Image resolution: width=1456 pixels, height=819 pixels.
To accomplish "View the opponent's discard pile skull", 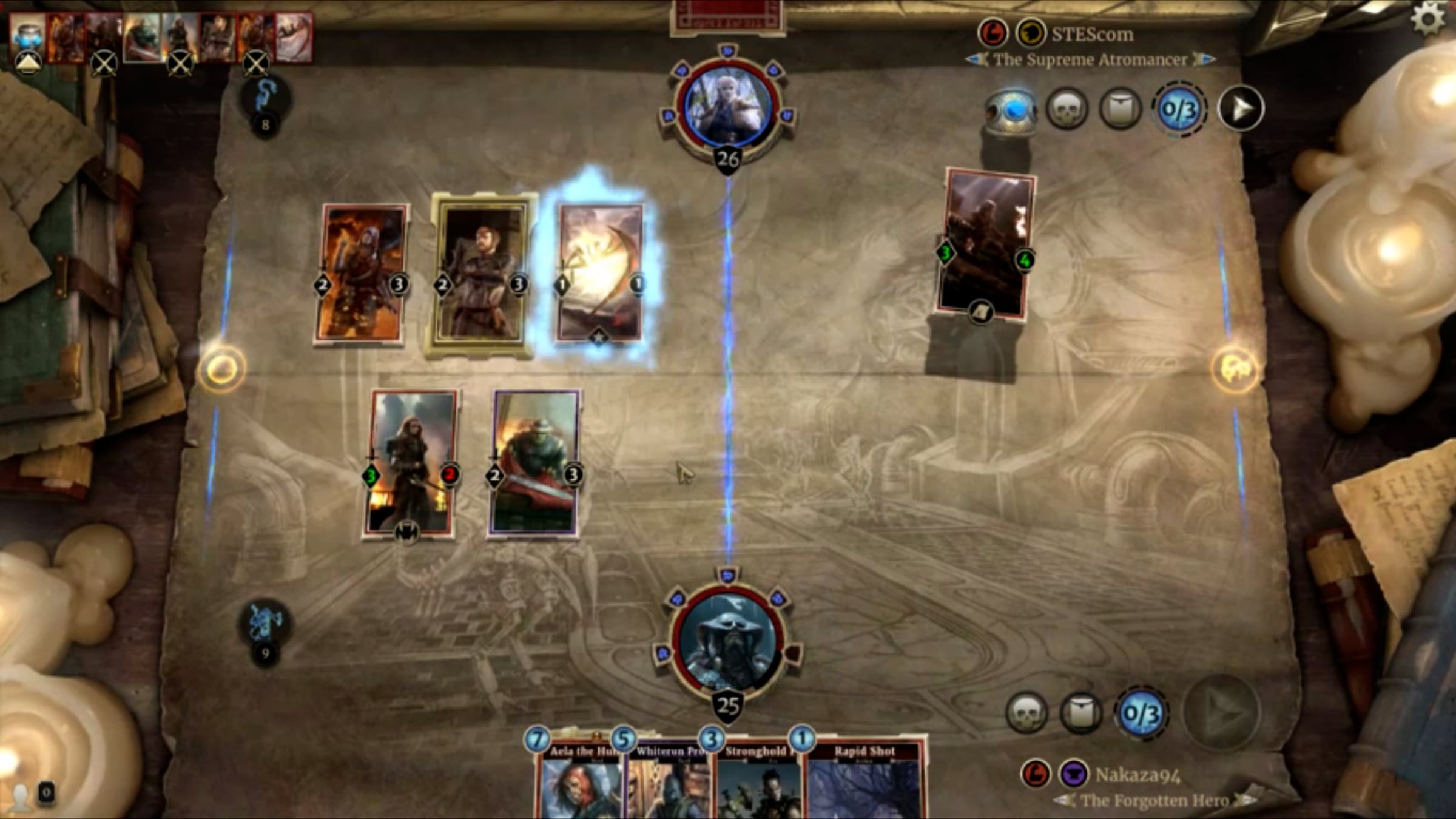I will click(x=1067, y=109).
